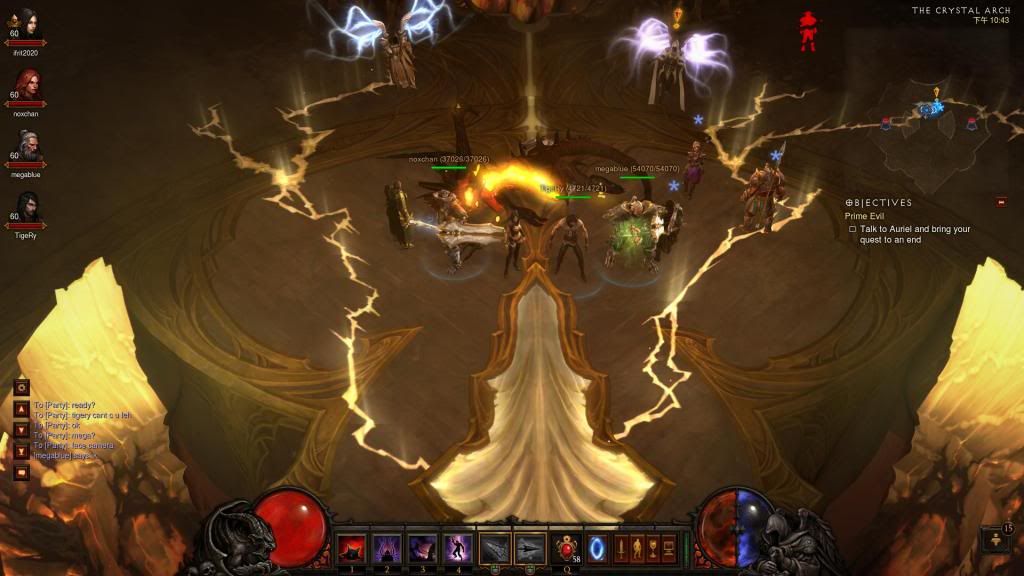Screen dimensions: 1024x576
Task: Use the purple skill in slot 2
Action: [x=386, y=549]
